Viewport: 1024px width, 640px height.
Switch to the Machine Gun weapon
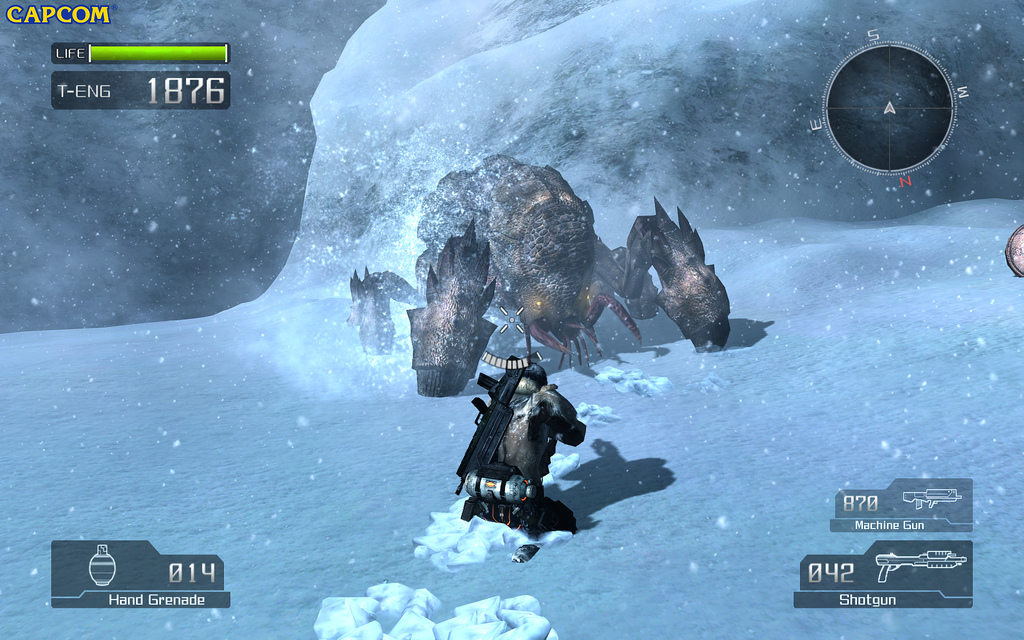coord(902,505)
